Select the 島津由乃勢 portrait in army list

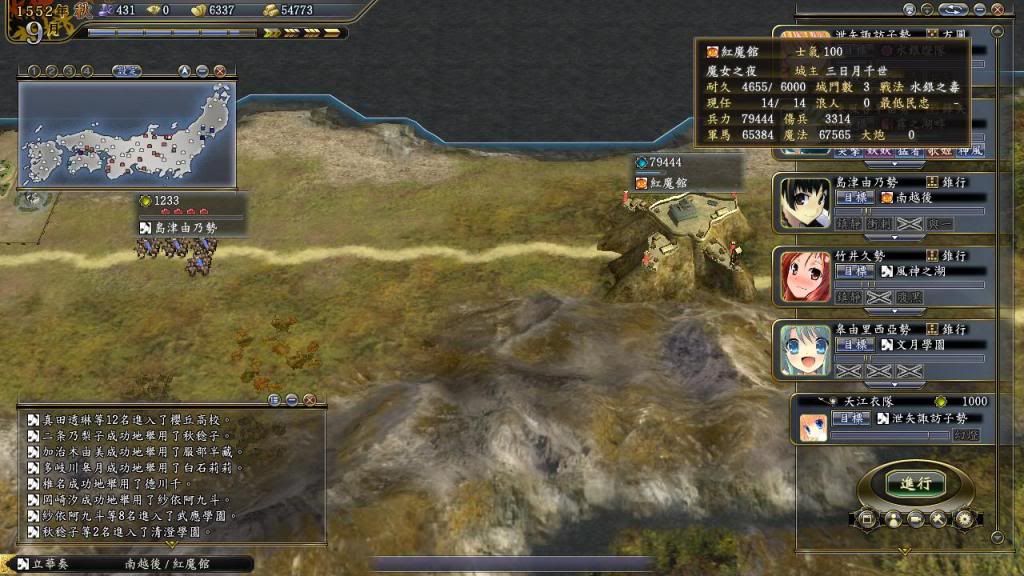[x=806, y=204]
